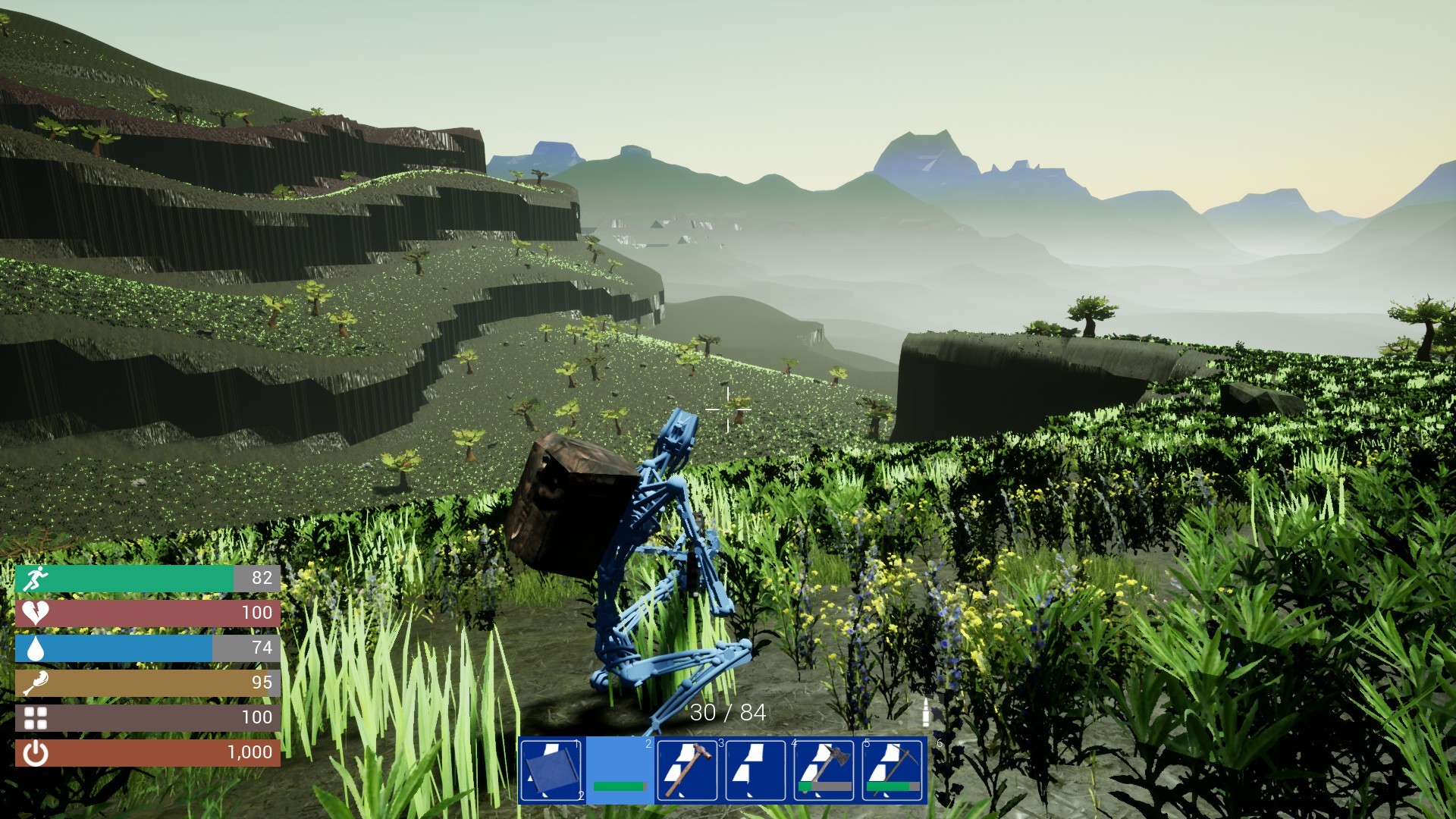The height and width of the screenshot is (819, 1456).
Task: Click the crosshair at screen center
Action: coord(727,409)
